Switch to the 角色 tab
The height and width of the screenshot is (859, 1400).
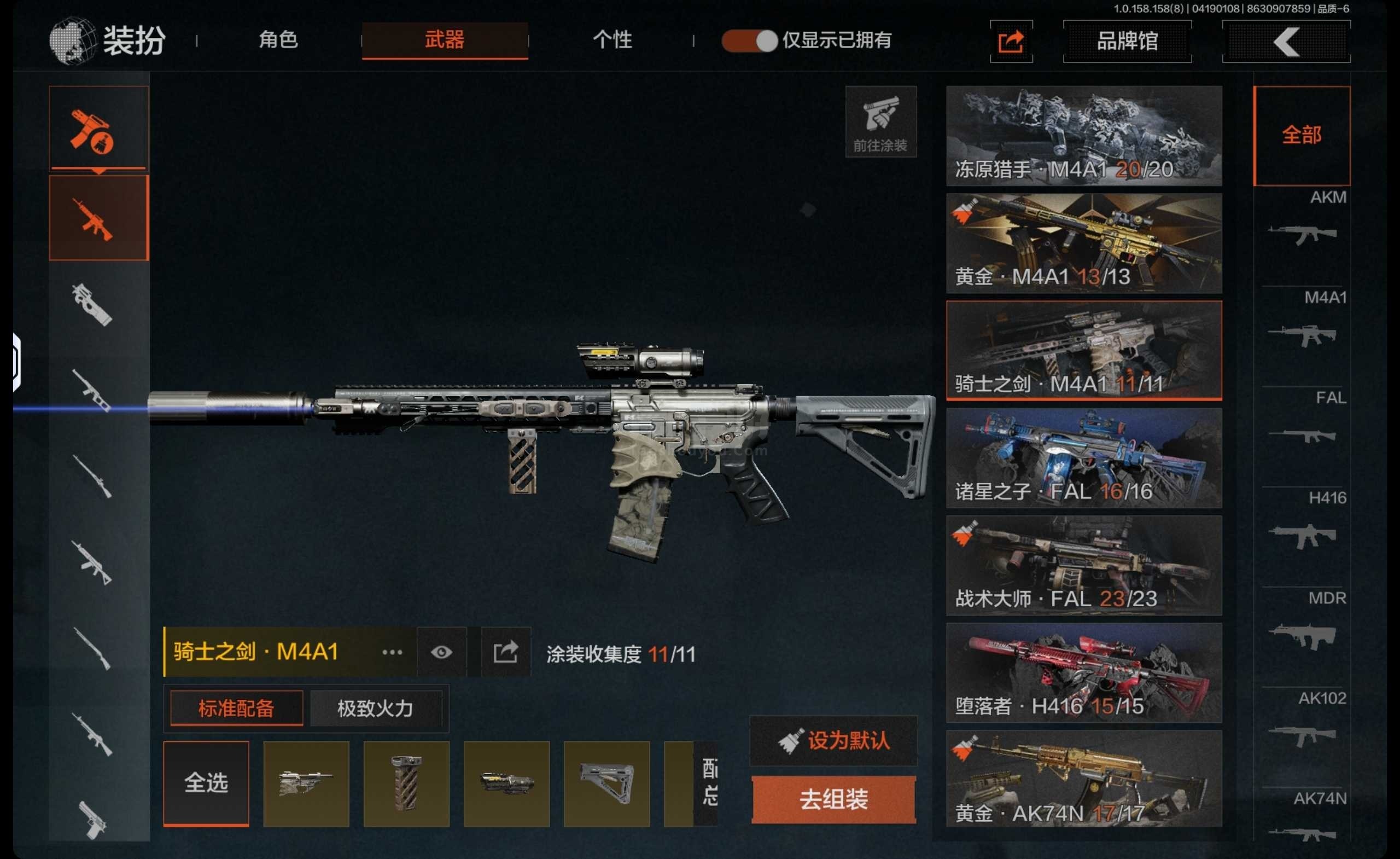click(x=278, y=40)
